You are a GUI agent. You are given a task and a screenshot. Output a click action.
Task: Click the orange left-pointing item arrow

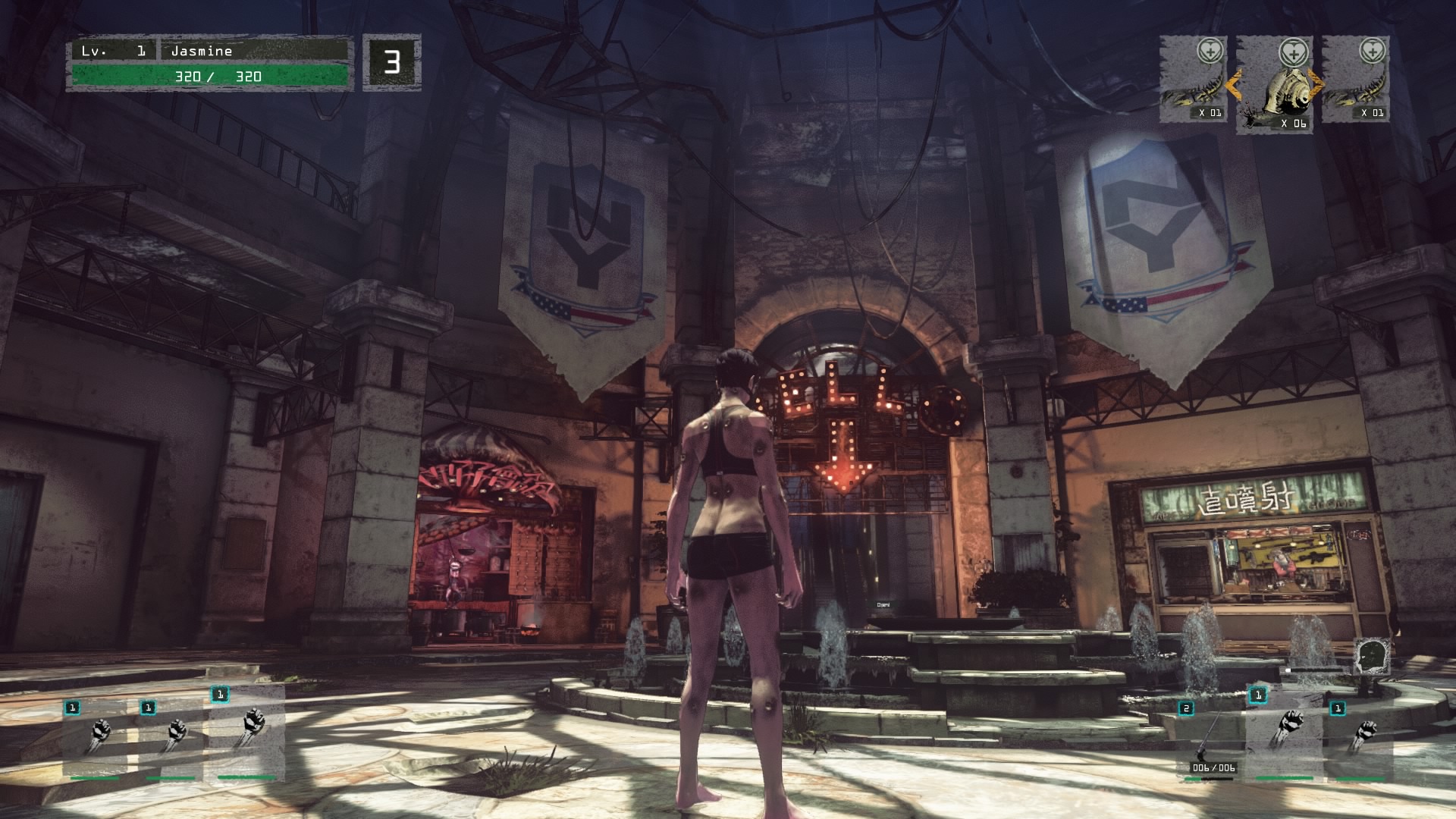[1234, 85]
